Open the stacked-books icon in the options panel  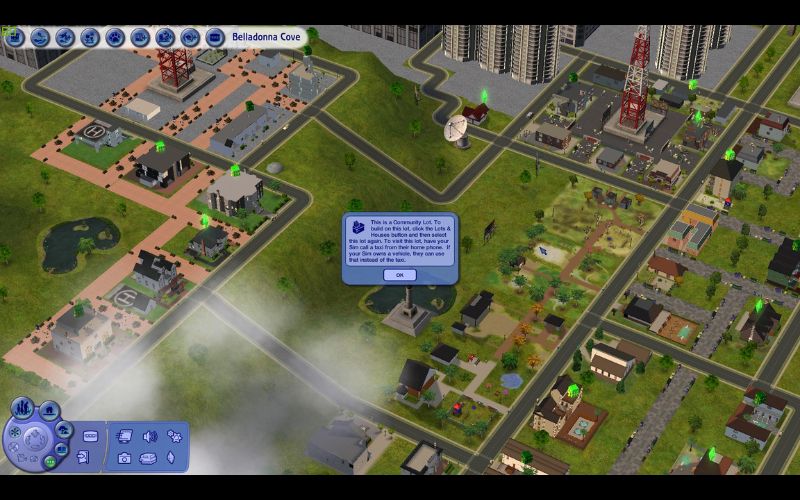tap(148, 458)
